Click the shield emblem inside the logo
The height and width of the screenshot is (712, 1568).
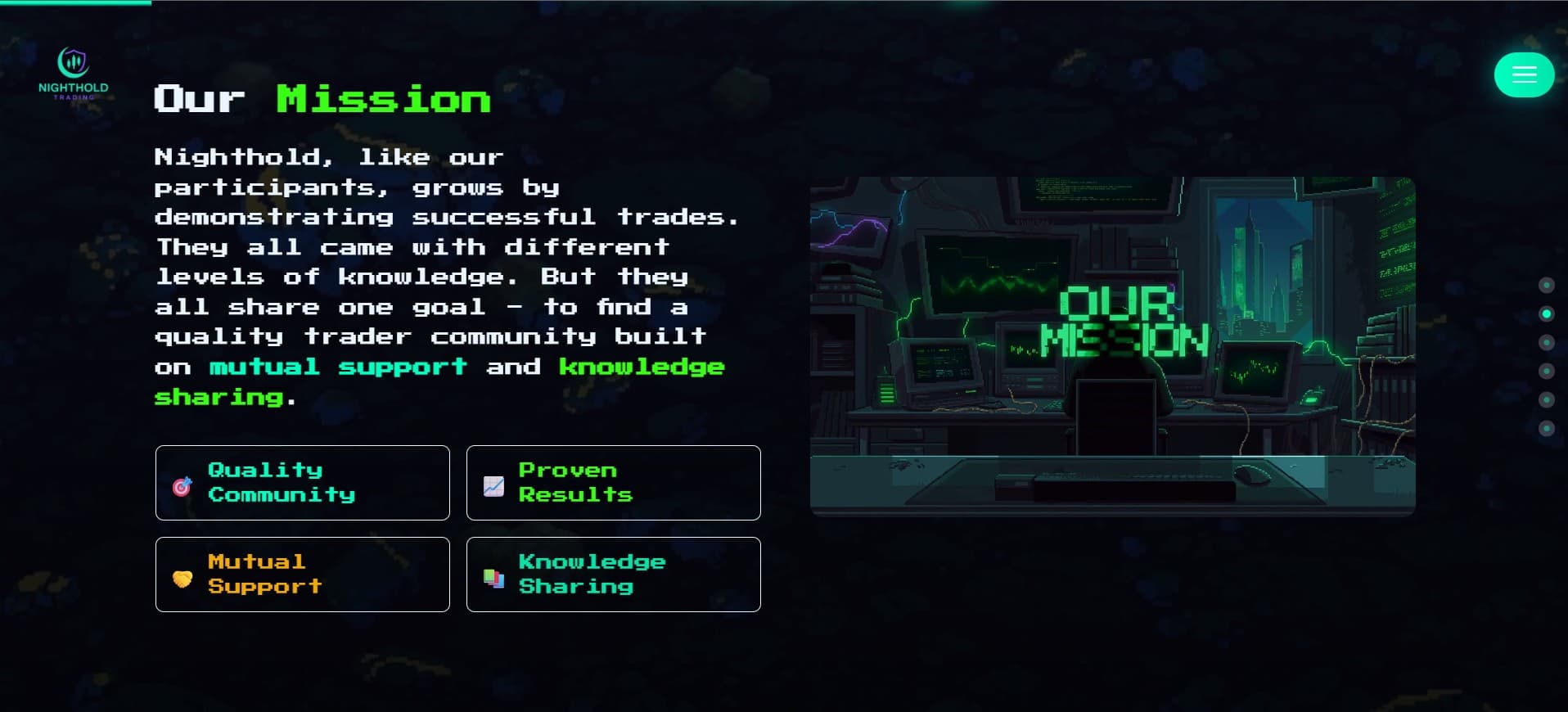pos(74,60)
